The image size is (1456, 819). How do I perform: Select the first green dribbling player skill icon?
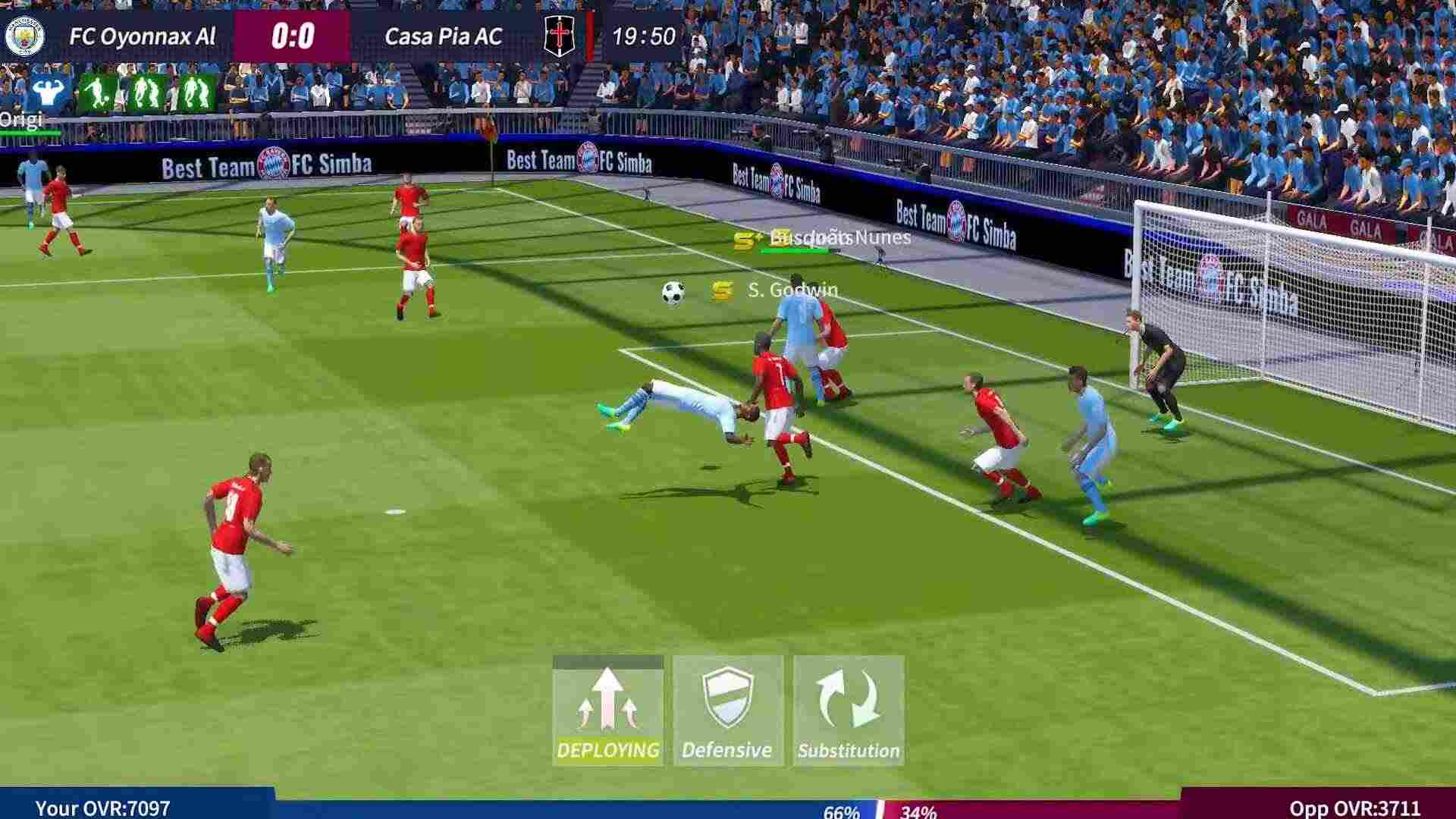click(x=99, y=92)
